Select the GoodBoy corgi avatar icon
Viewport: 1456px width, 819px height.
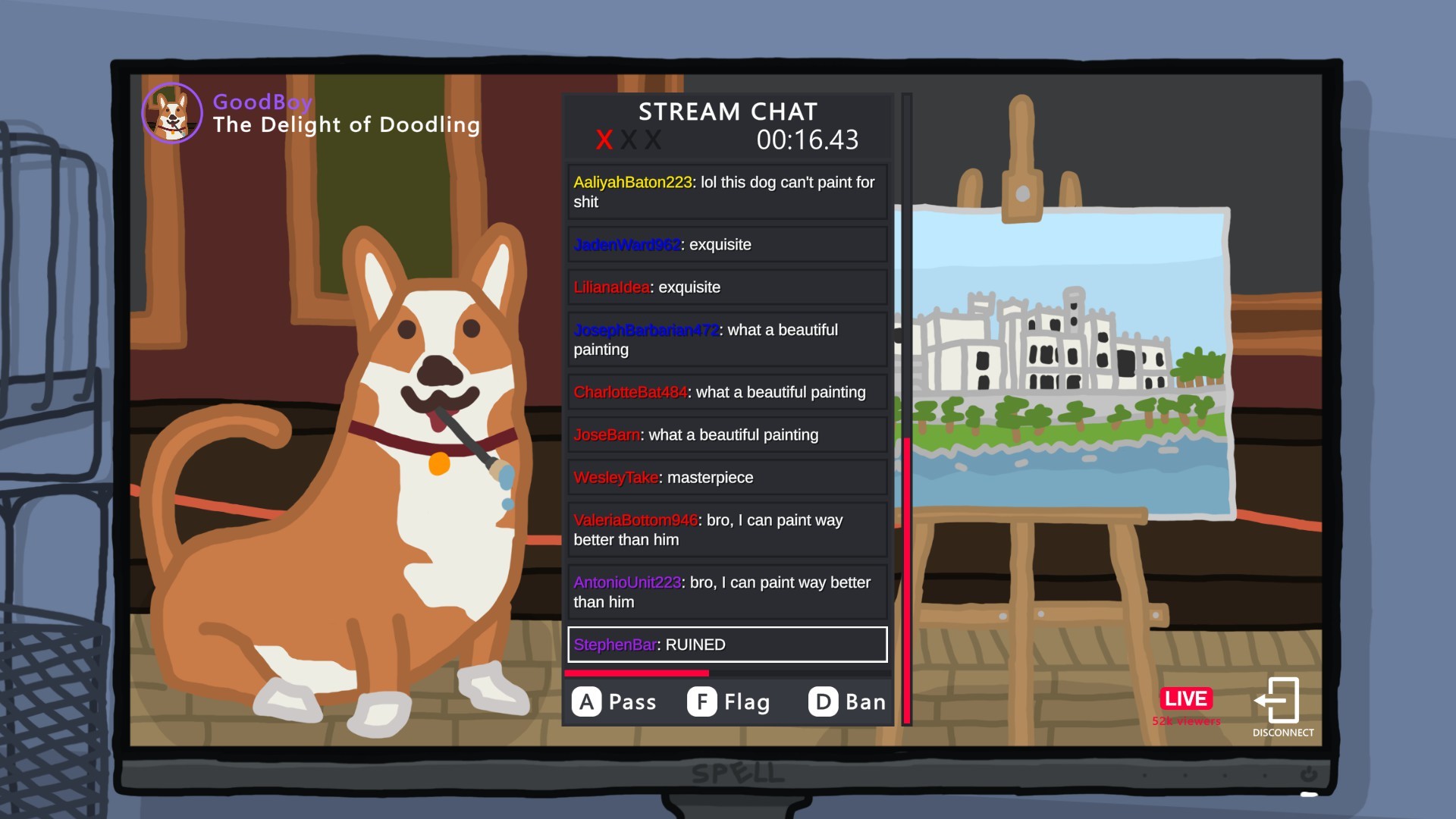tap(171, 113)
